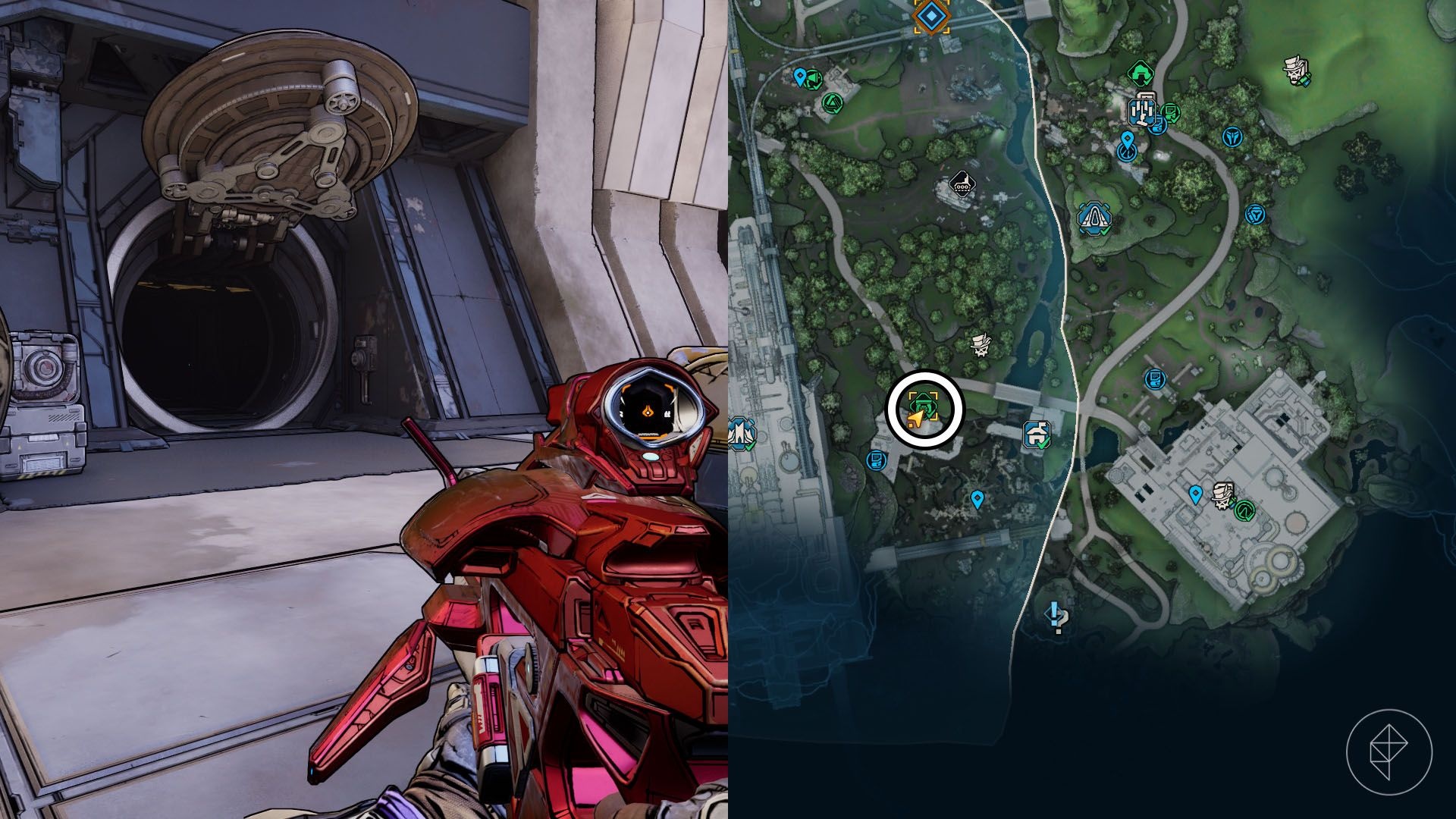This screenshot has width=1456, height=819.
Task: Click the green megaphone map marker
Action: tap(812, 77)
